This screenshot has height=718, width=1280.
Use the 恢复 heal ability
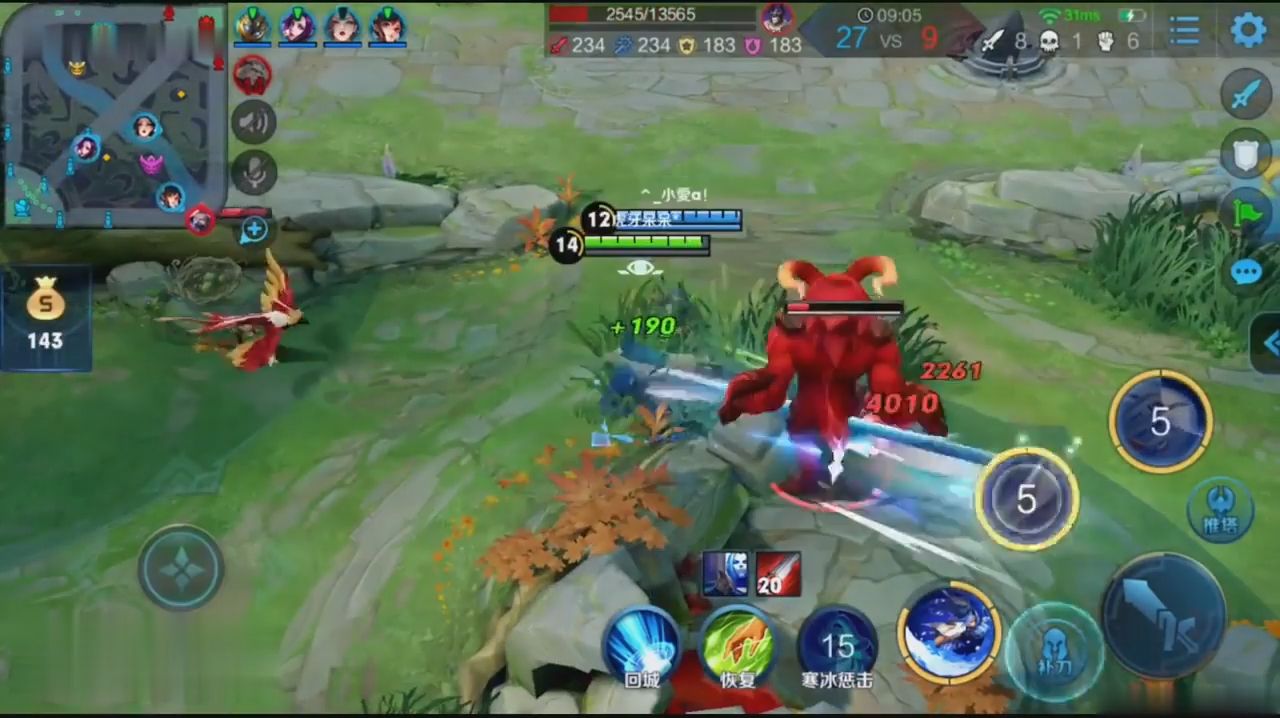tap(737, 646)
